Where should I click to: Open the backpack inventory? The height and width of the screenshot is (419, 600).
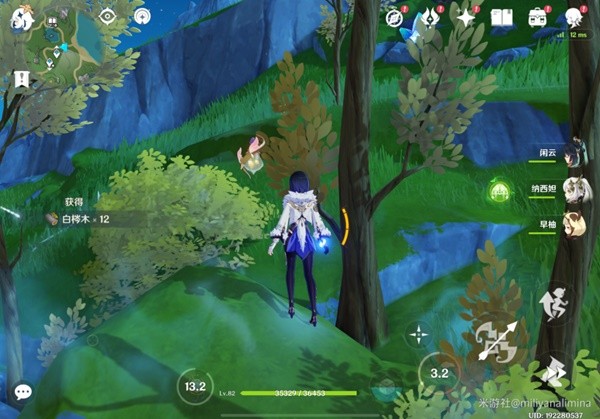click(538, 17)
